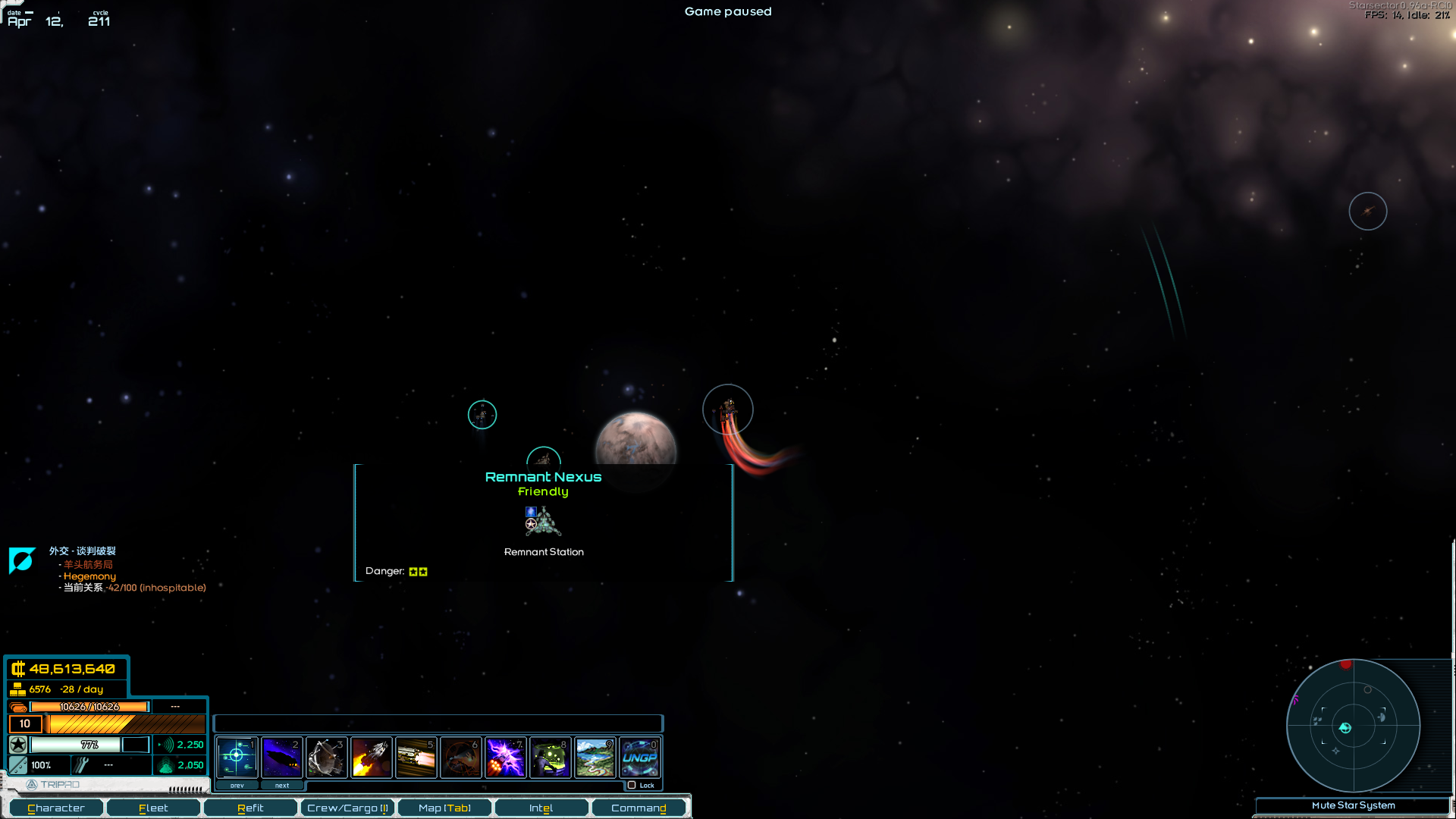Click the targeting scan ability in slot 1
Image resolution: width=1456 pixels, height=819 pixels.
[x=237, y=757]
